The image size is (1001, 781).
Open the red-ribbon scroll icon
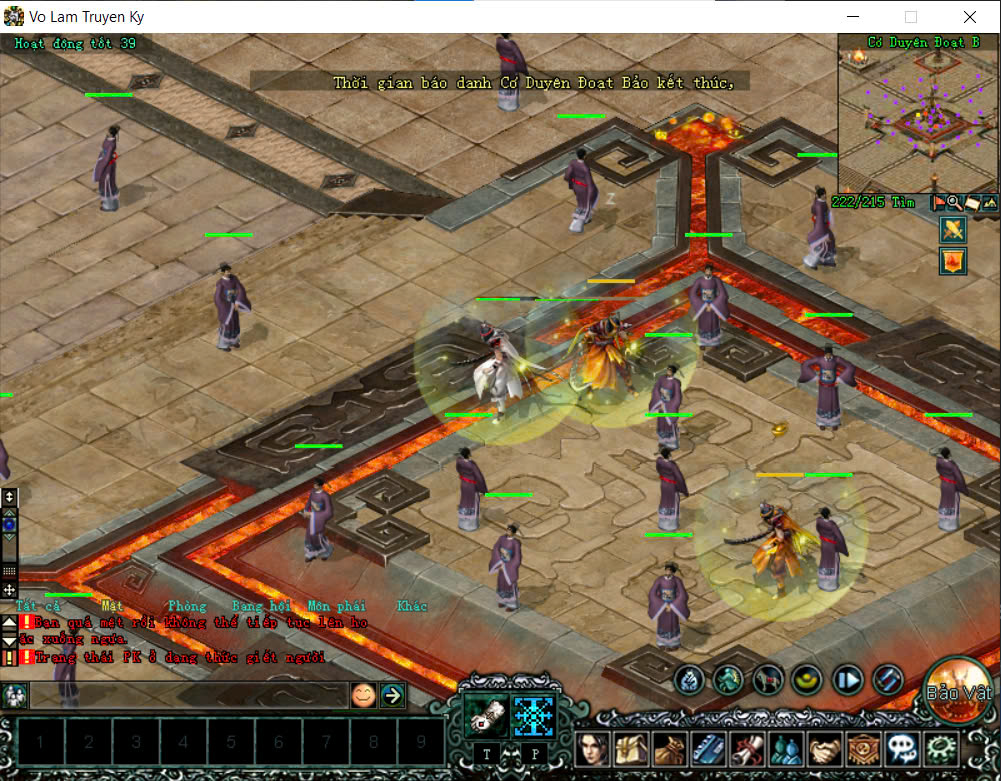748,748
